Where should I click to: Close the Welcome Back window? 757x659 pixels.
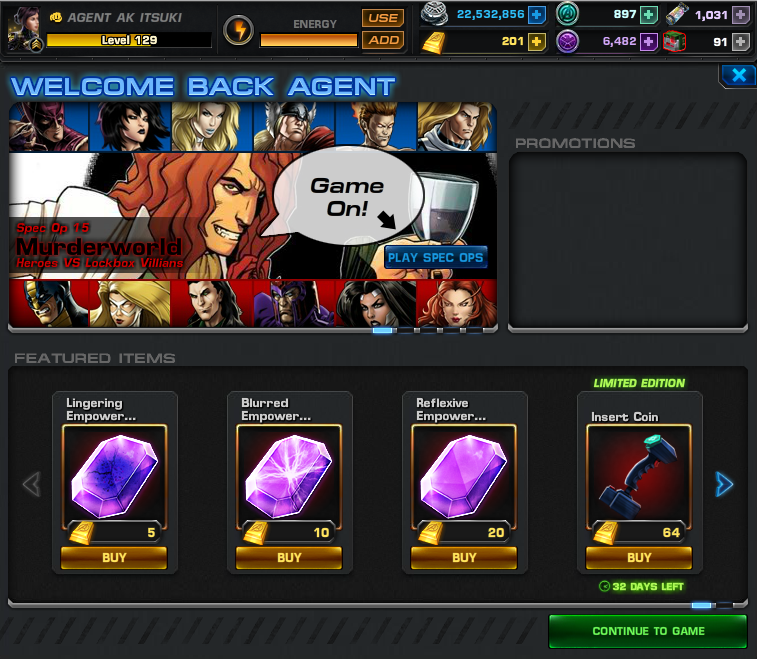[x=738, y=75]
